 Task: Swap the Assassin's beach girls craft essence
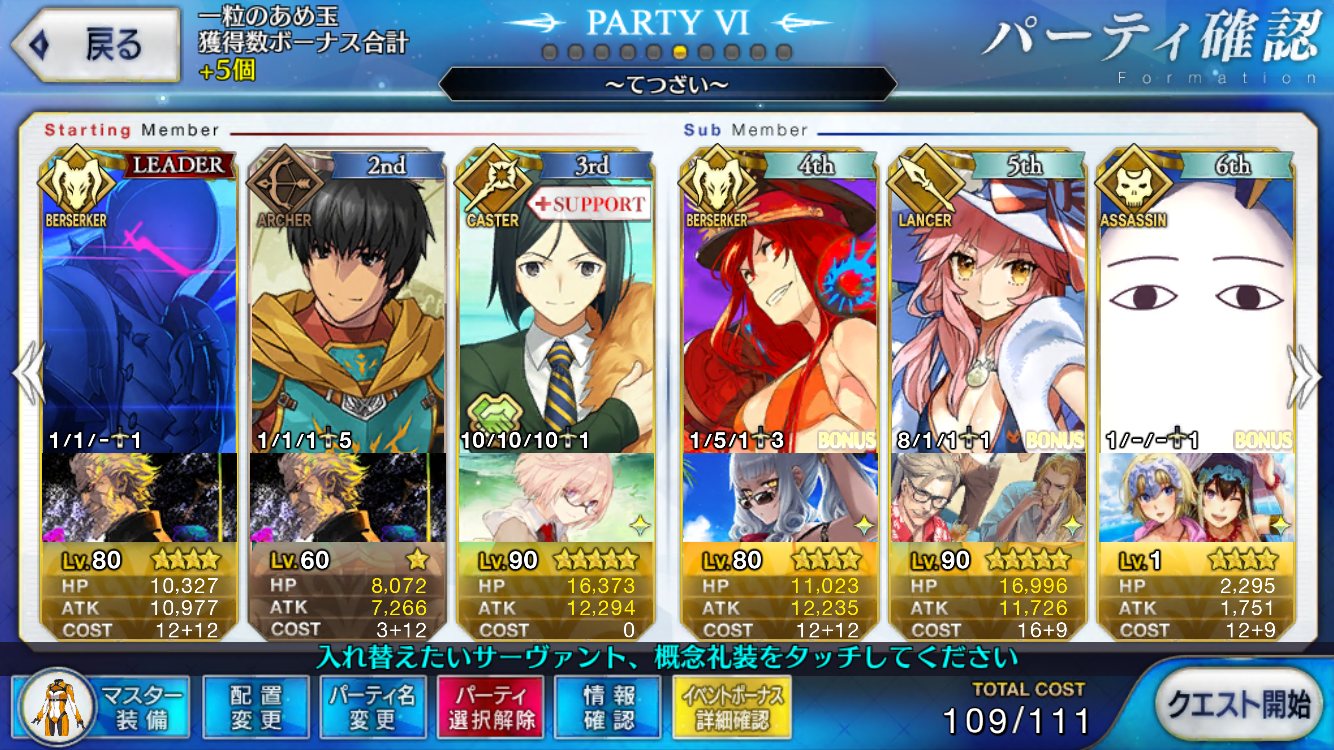click(1196, 497)
